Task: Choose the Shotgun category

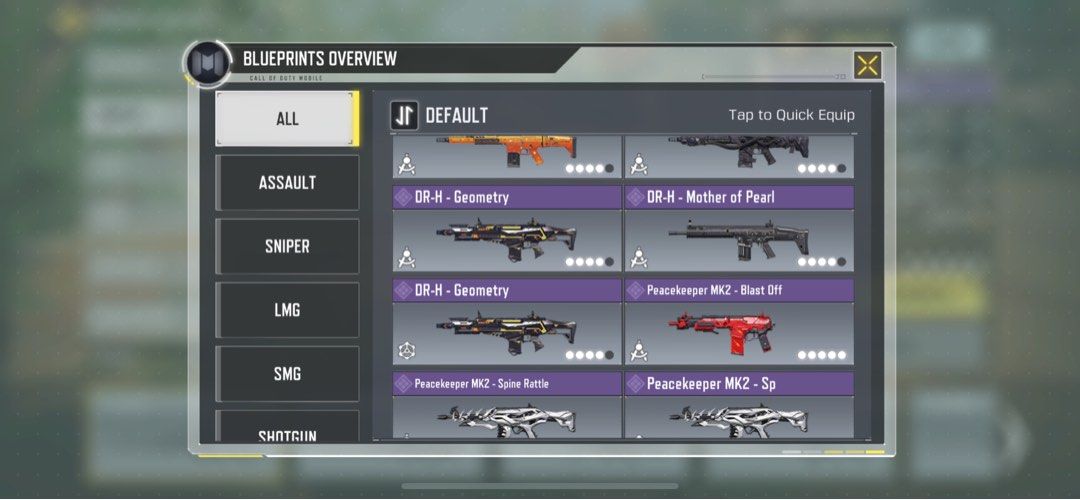Action: (x=287, y=430)
